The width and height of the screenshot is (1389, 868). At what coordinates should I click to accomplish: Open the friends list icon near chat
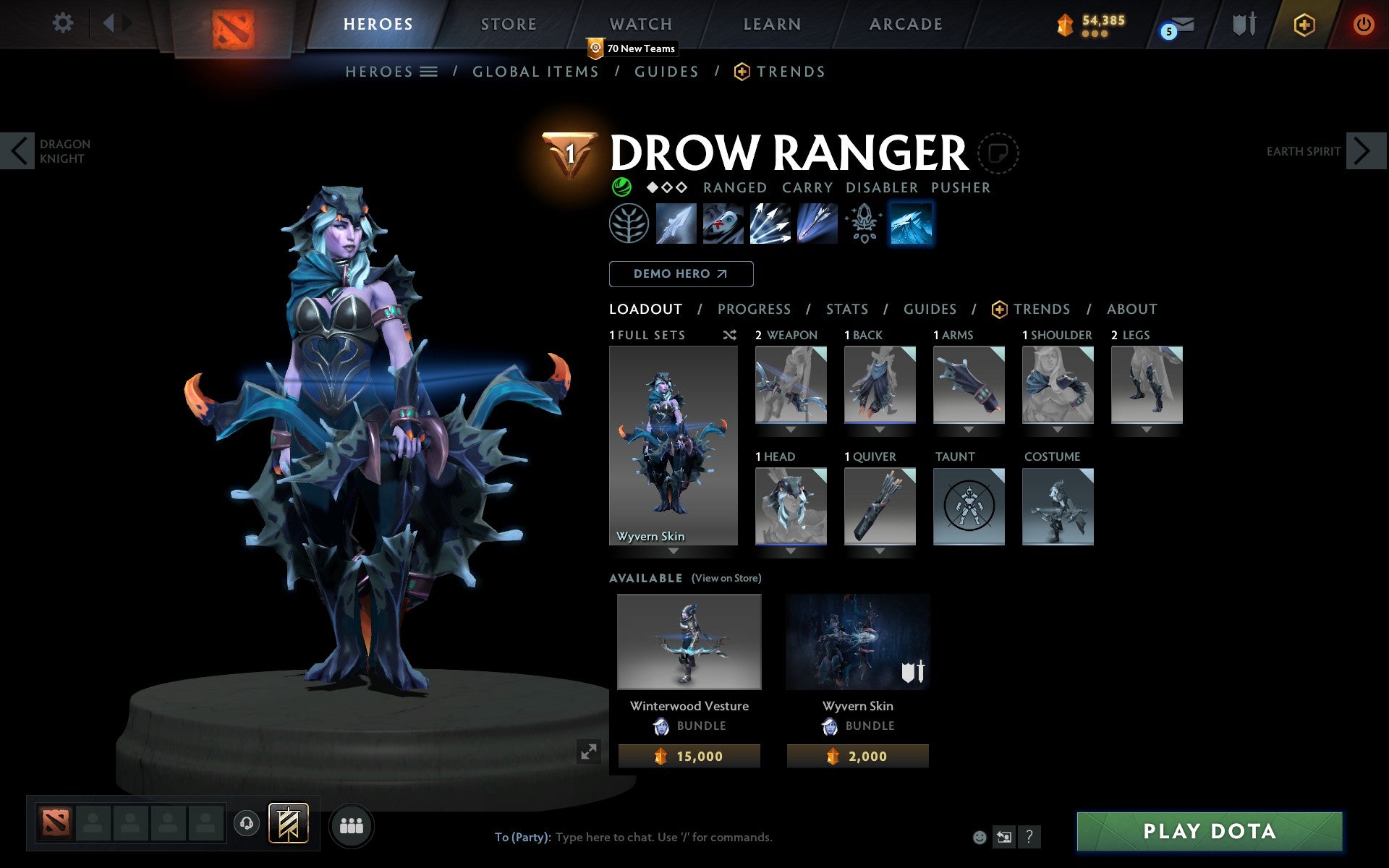pos(352,824)
